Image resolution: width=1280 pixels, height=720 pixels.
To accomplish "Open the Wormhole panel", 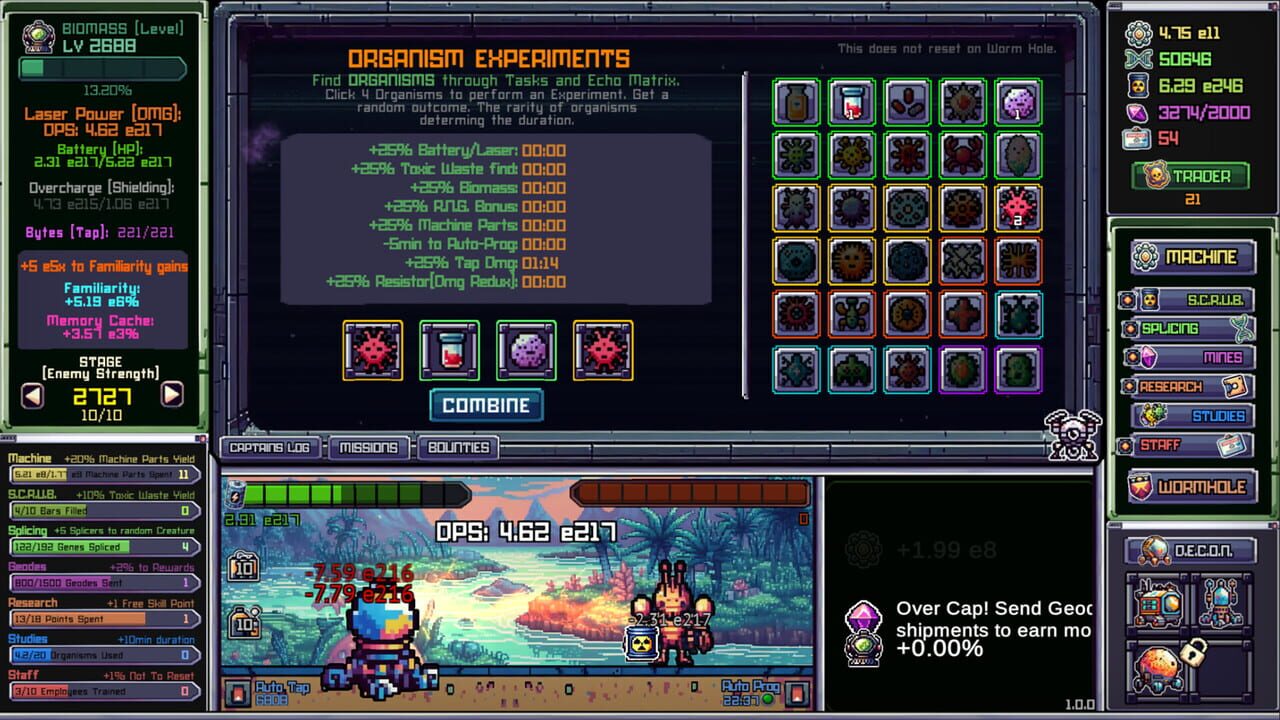I will 1193,486.
